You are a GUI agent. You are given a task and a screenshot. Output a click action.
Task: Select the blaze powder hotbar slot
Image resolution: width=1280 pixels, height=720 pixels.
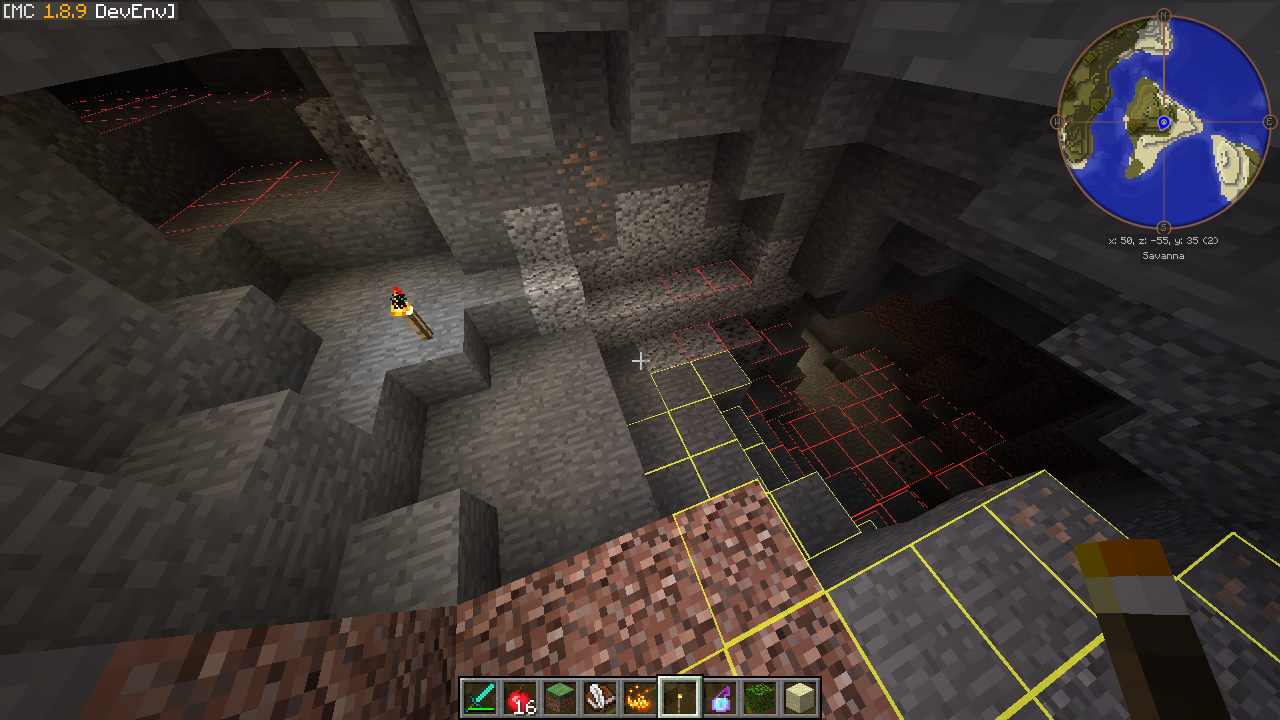coord(640,697)
